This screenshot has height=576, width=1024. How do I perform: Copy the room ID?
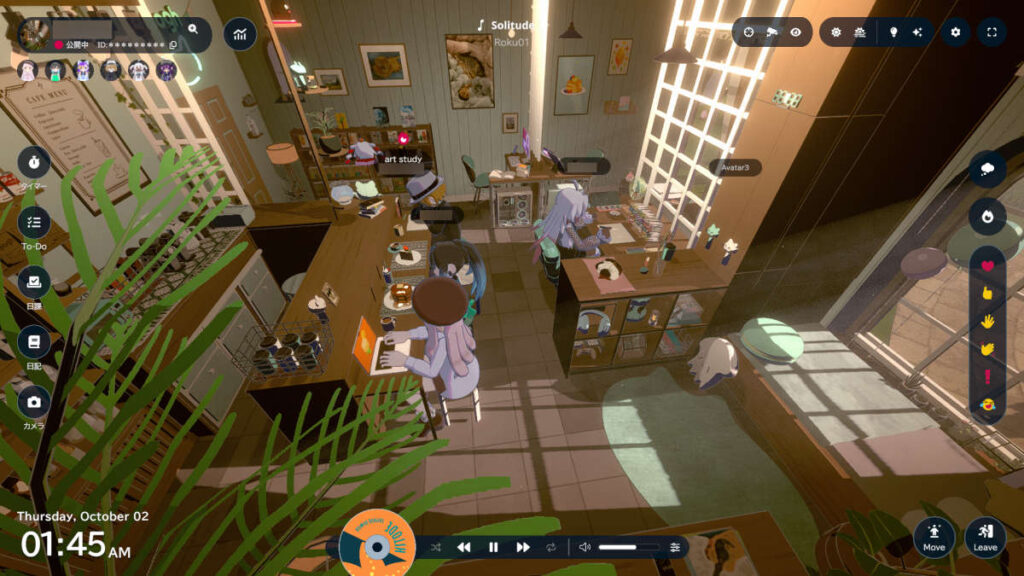tap(173, 45)
